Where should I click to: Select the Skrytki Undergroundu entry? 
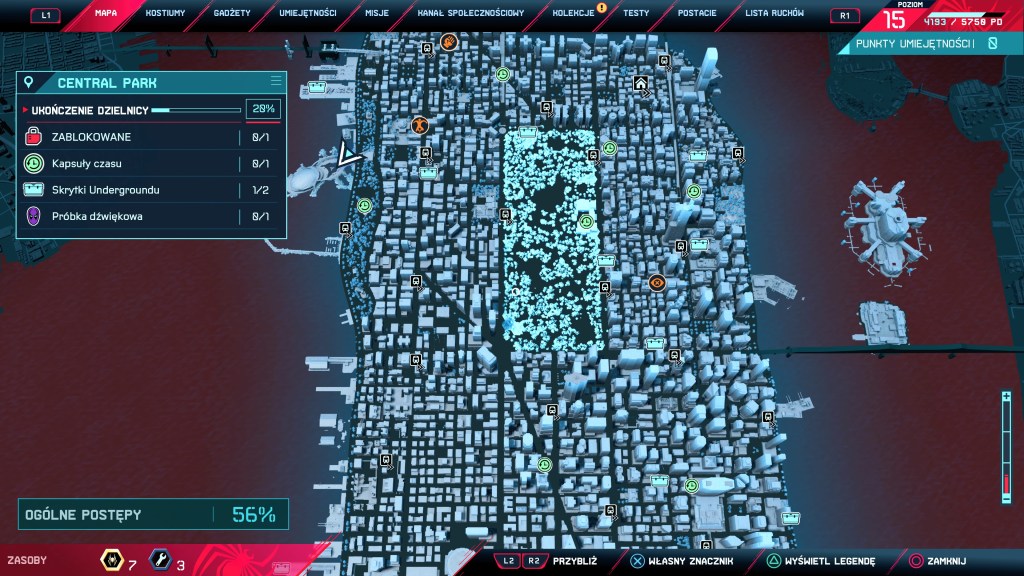pos(152,189)
